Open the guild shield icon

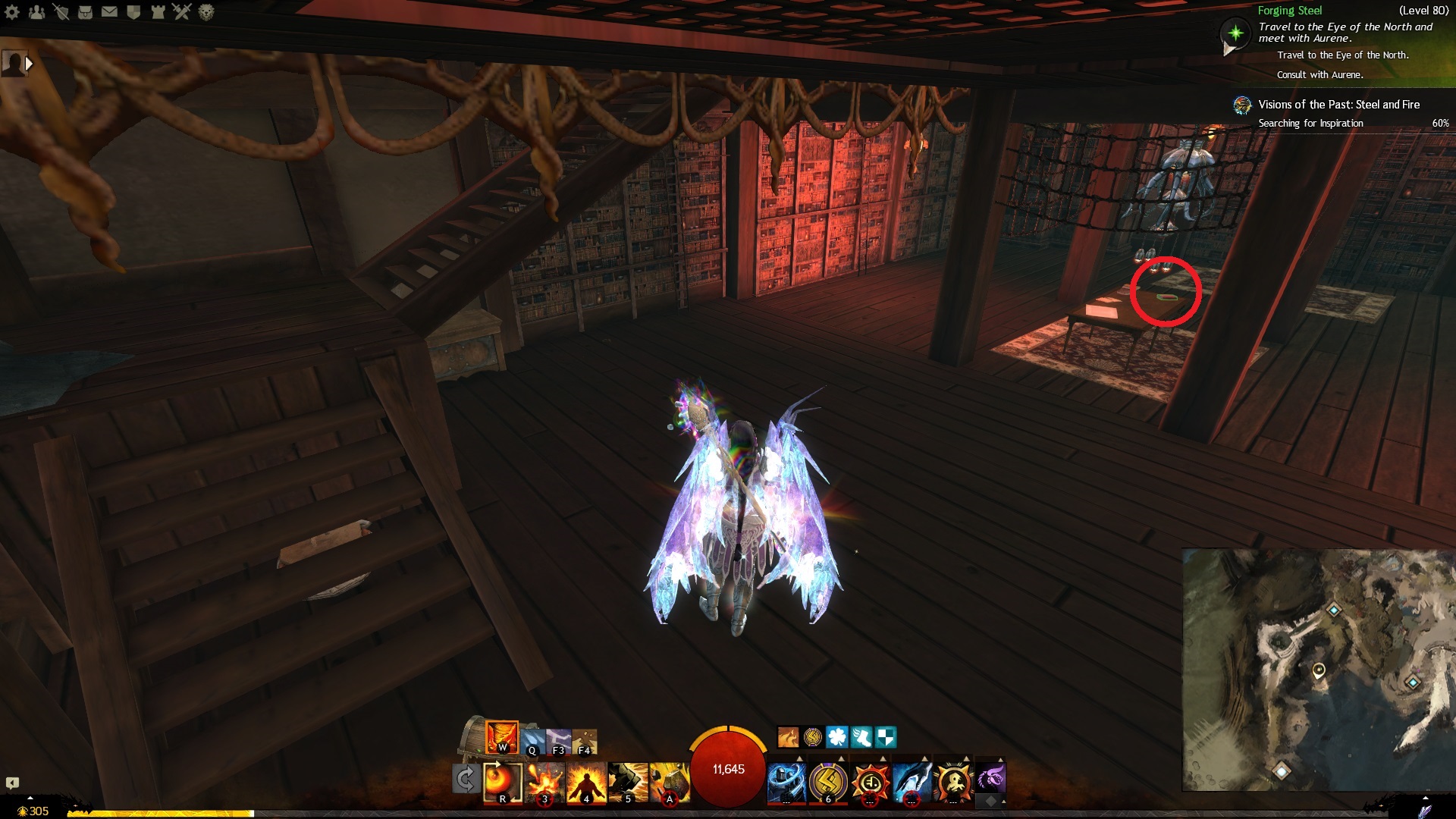(133, 11)
